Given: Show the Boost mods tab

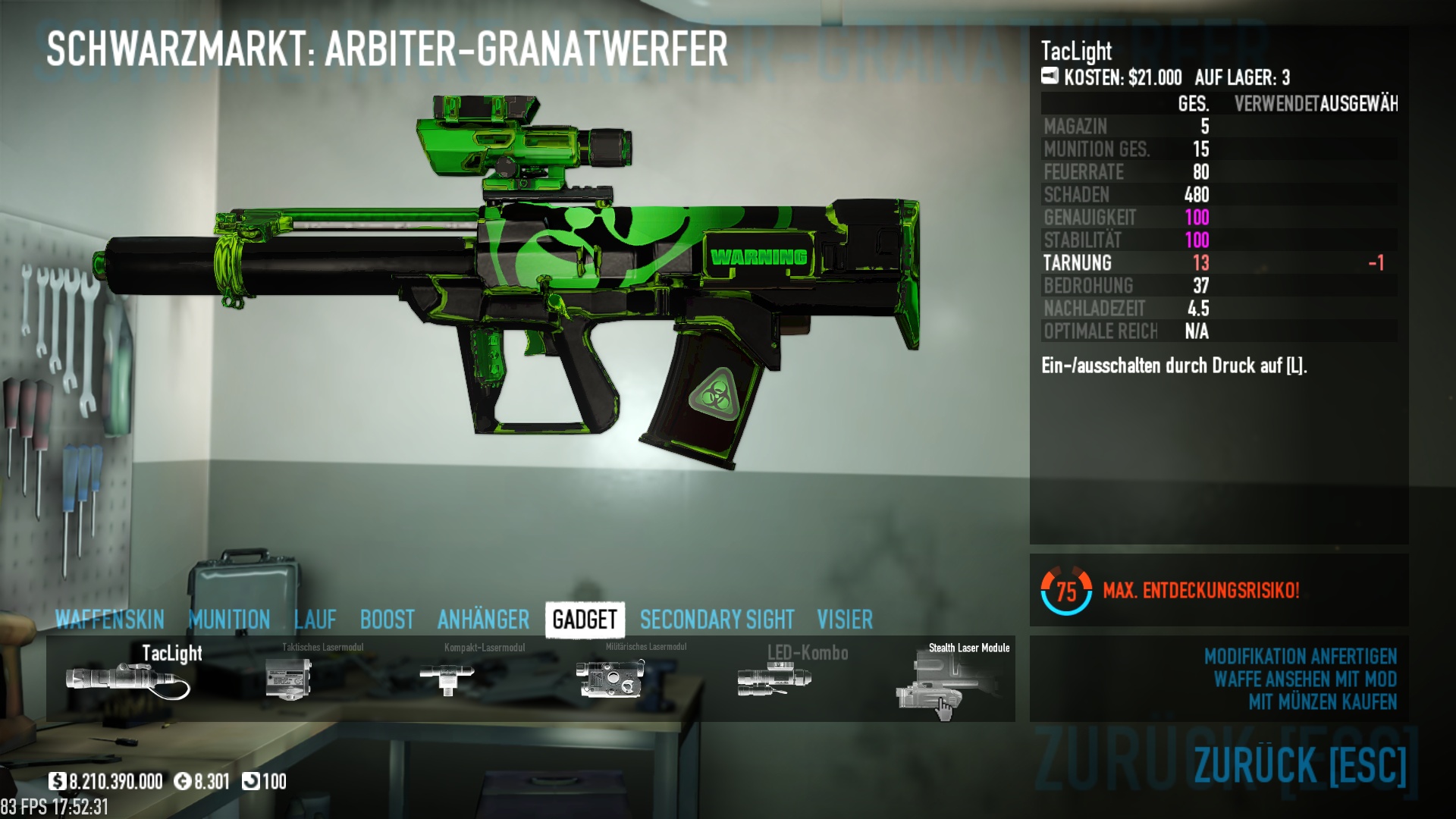Looking at the screenshot, I should pos(387,620).
